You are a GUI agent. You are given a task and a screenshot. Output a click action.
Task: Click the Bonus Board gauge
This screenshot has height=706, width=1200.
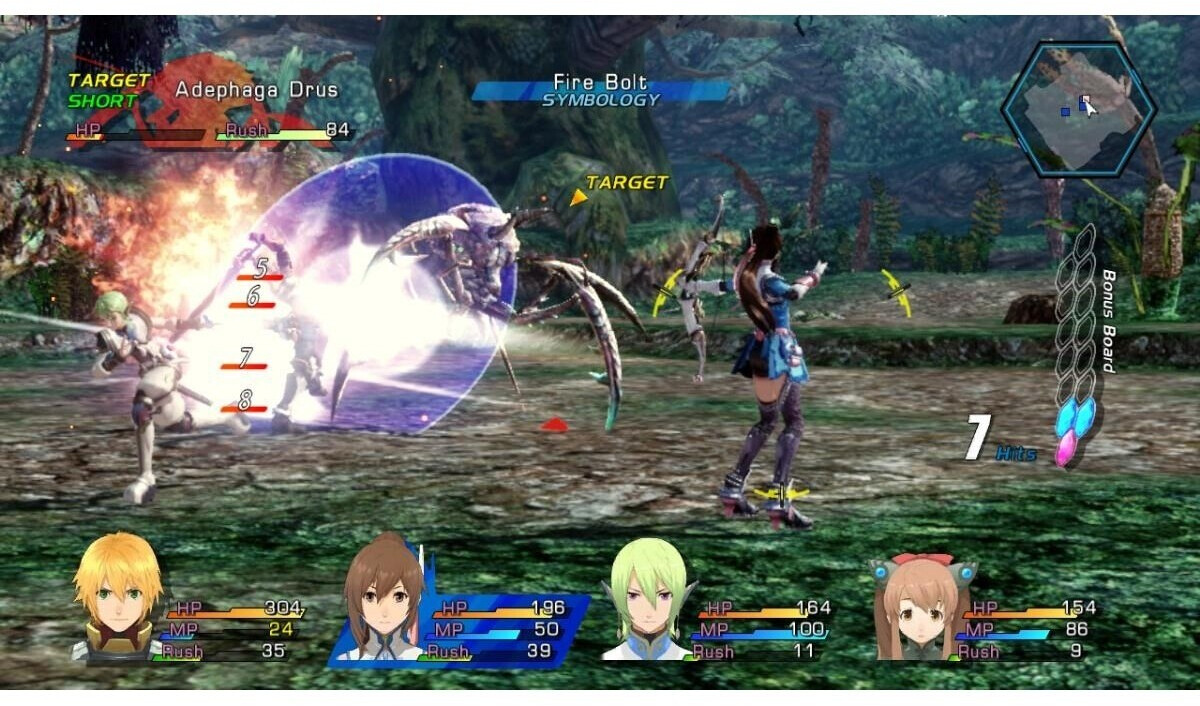point(1077,345)
